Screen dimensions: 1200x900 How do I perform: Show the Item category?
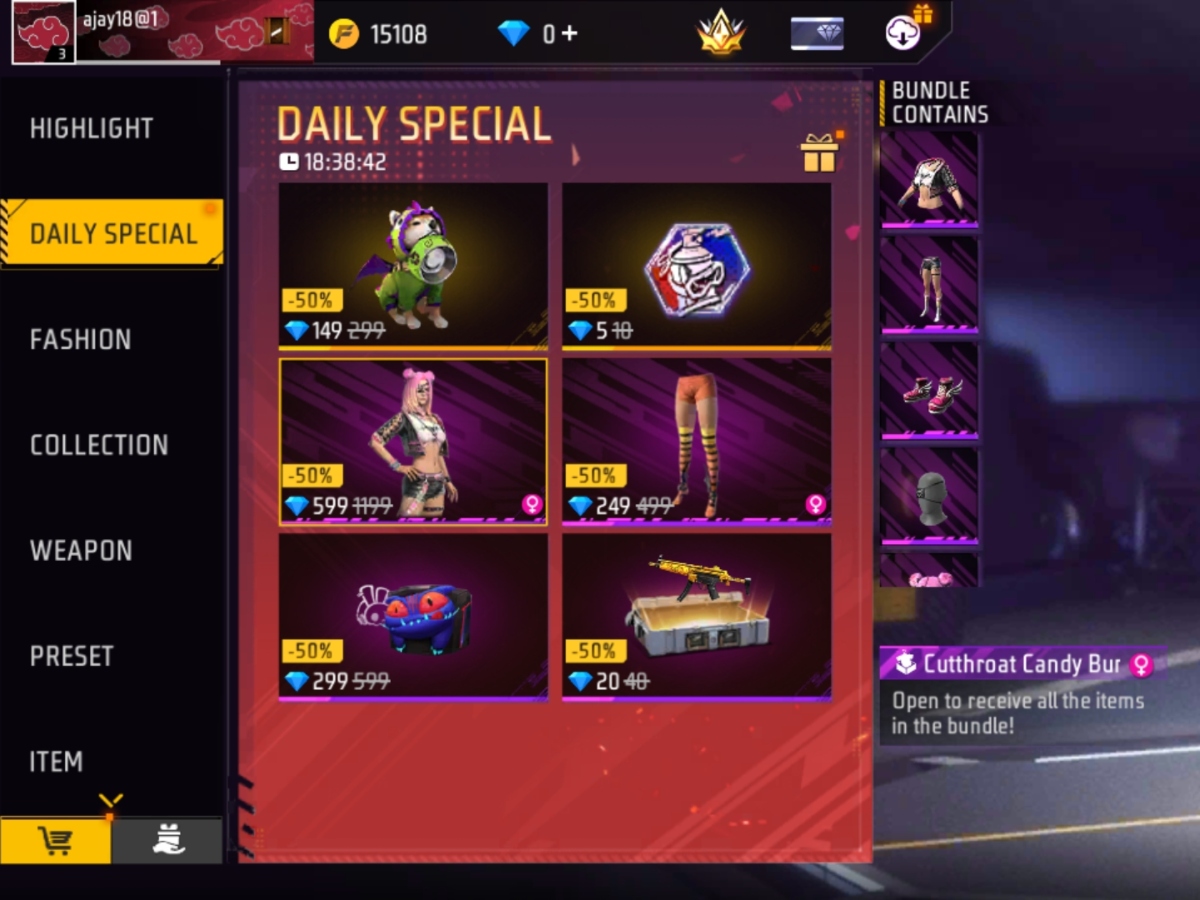point(56,761)
